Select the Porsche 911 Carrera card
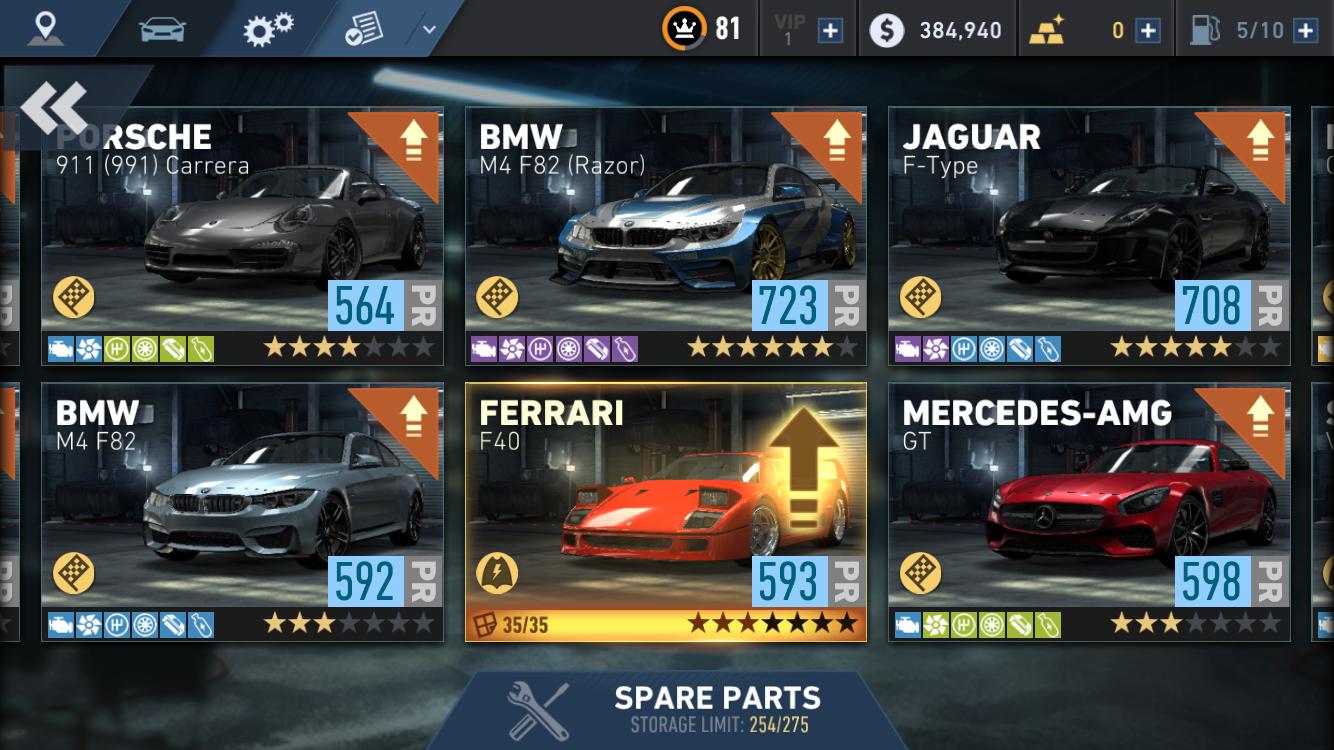The image size is (1334, 750). coord(242,235)
